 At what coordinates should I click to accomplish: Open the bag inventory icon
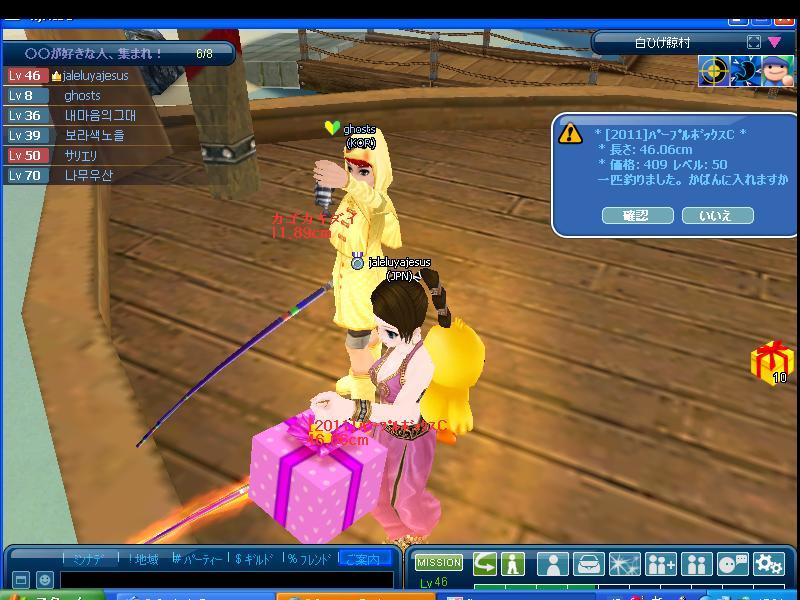(590, 564)
